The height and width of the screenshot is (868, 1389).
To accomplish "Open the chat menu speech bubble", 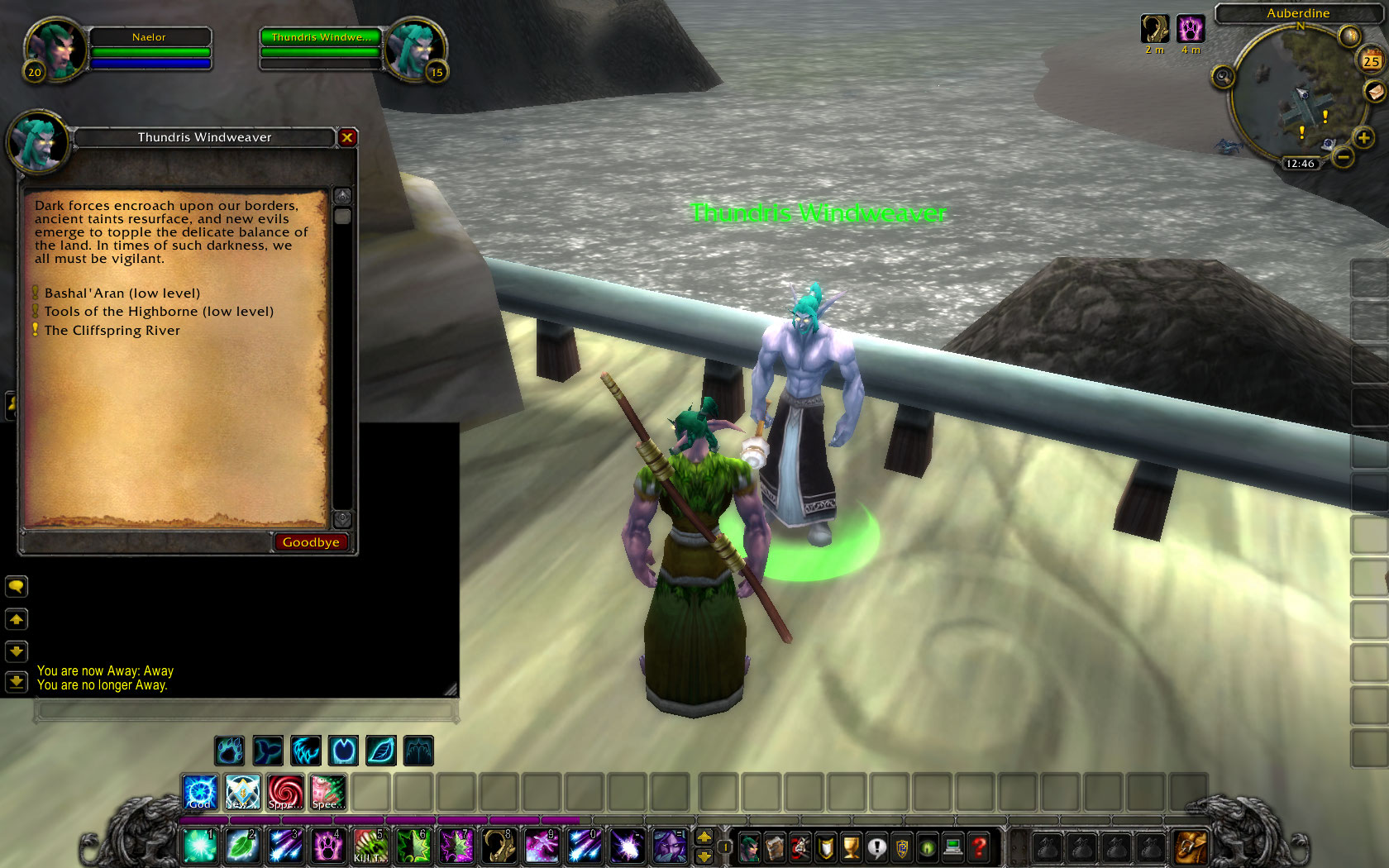I will click(17, 587).
